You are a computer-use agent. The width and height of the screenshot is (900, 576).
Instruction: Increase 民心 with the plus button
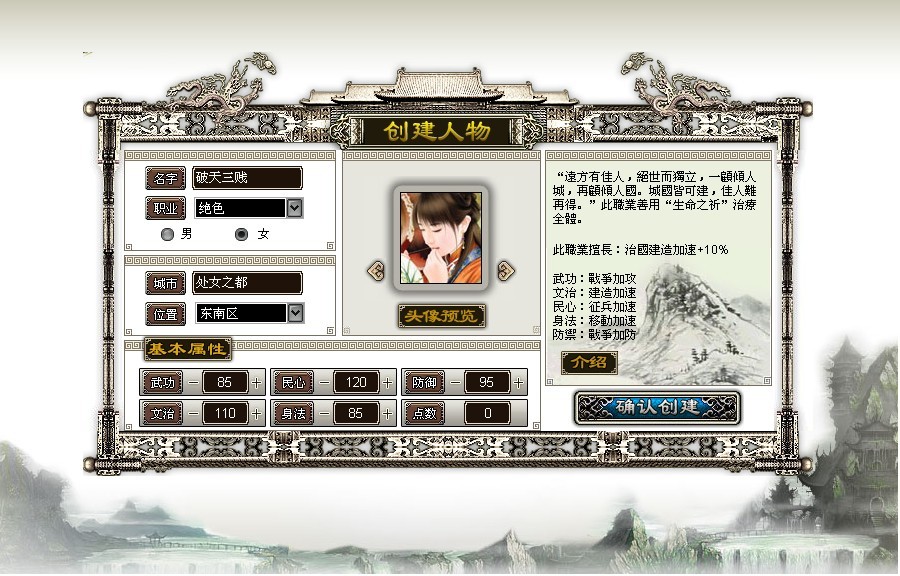click(x=388, y=382)
